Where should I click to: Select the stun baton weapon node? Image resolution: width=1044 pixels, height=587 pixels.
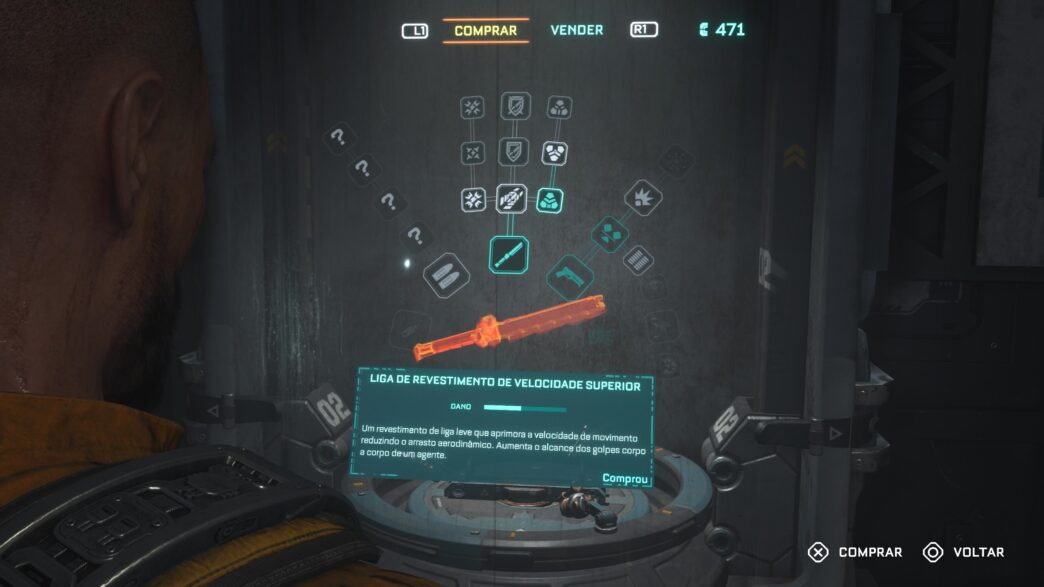(509, 254)
